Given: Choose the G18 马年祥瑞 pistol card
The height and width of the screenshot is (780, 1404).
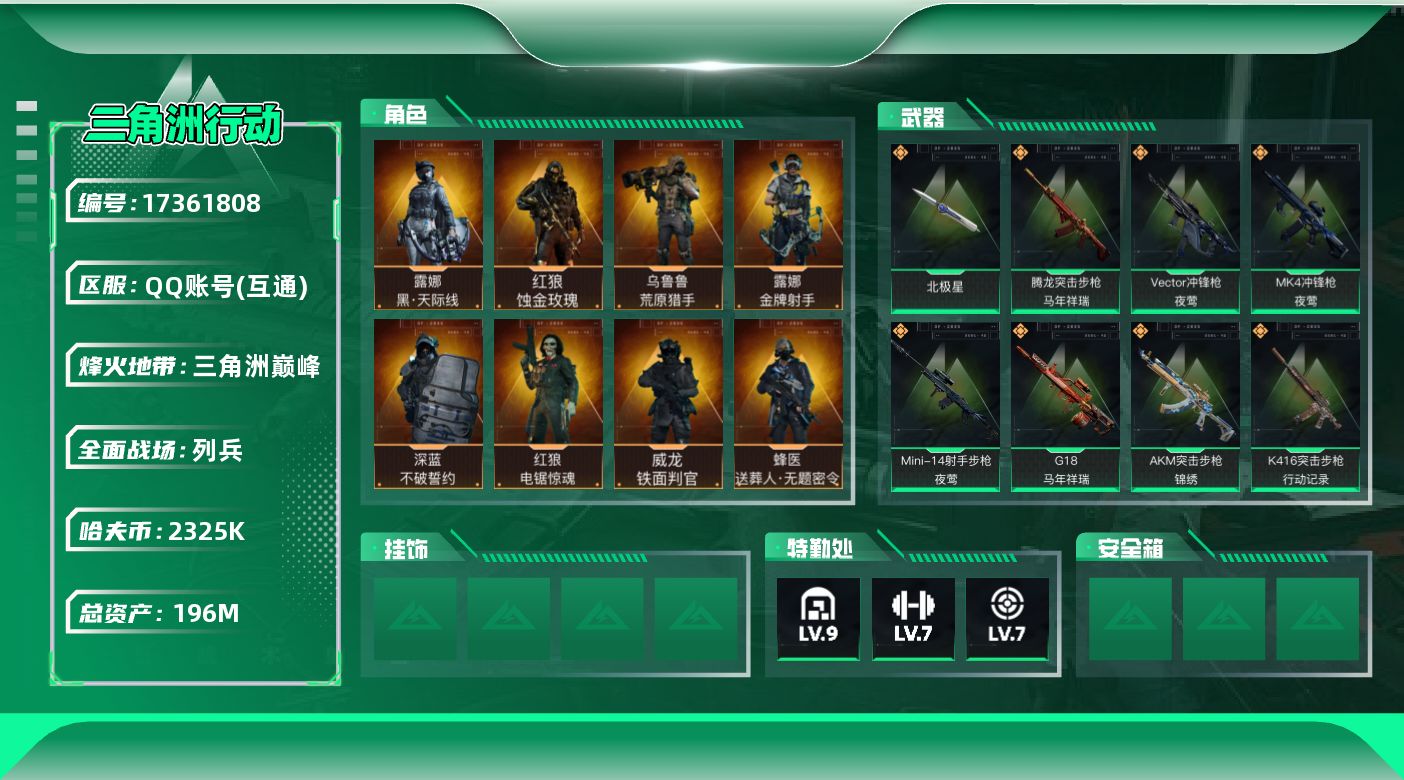Looking at the screenshot, I should point(1065,405).
